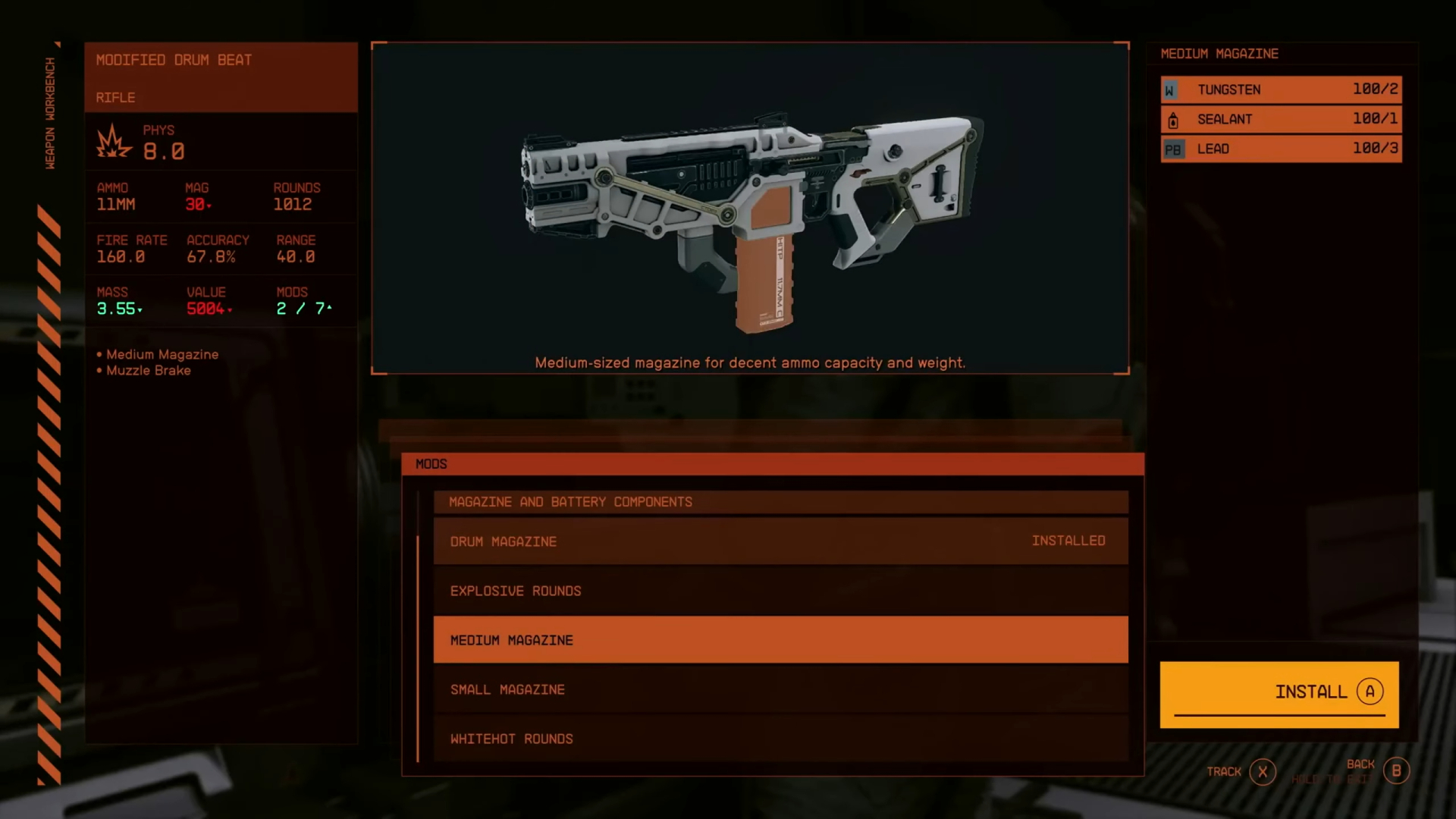The height and width of the screenshot is (819, 1456).
Task: Click the red arrow beside MAG stat
Action: pos(208,205)
